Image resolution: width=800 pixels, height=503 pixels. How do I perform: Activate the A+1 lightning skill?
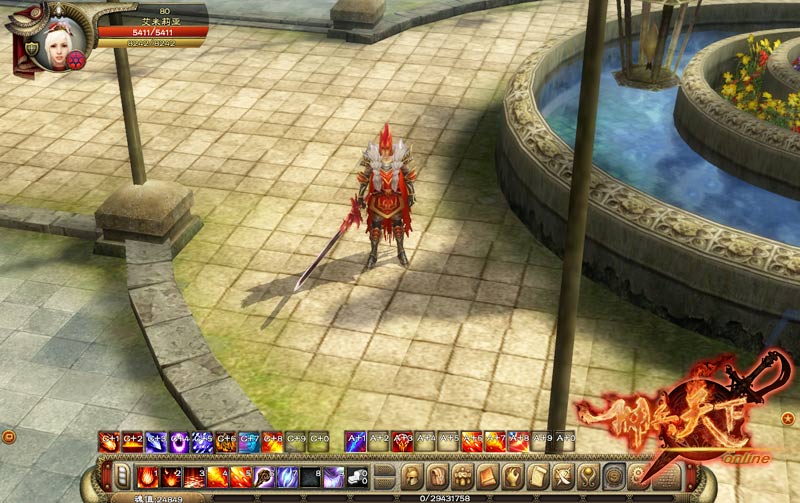[x=355, y=441]
